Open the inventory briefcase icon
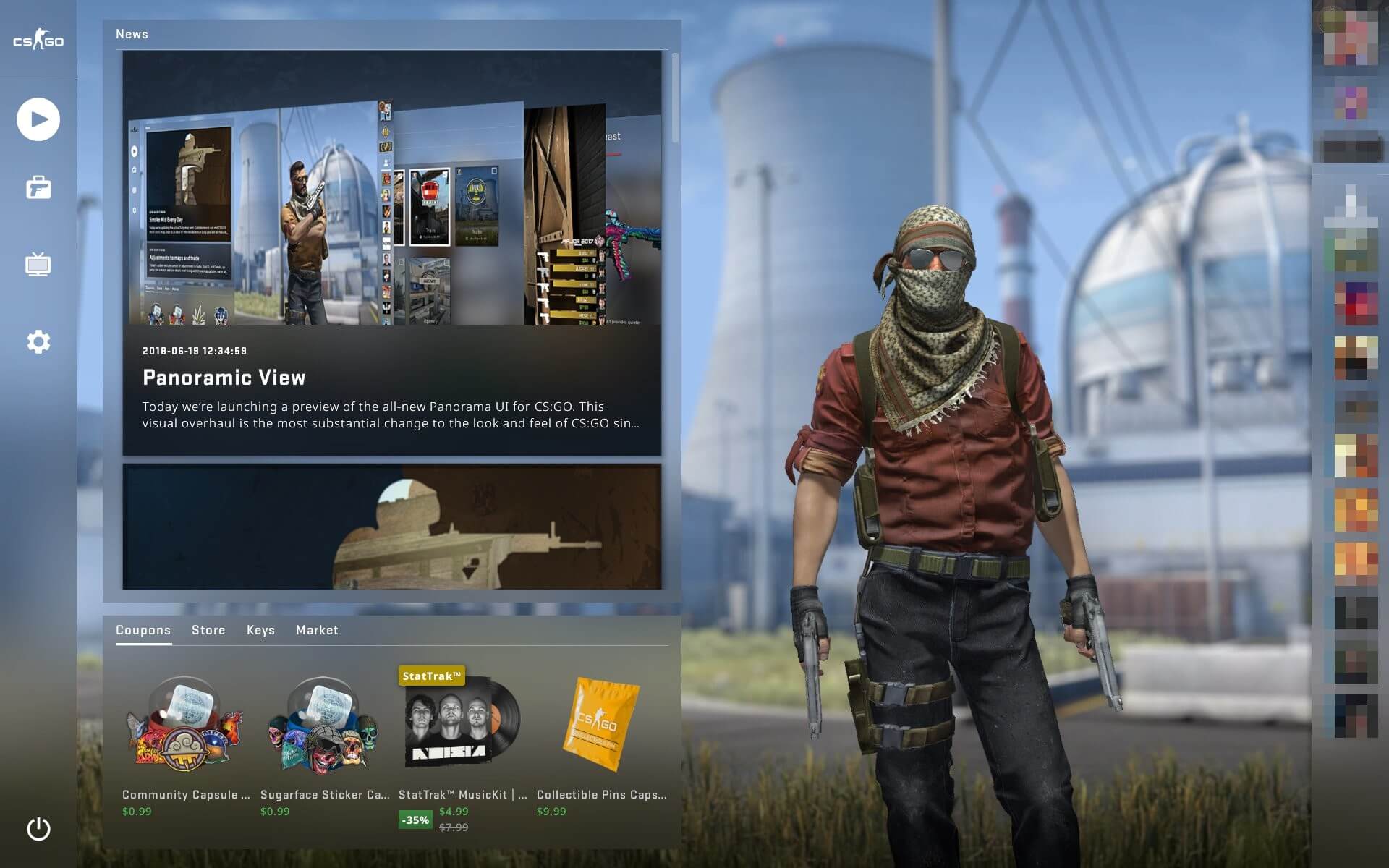Image resolution: width=1389 pixels, height=868 pixels. pos(38,188)
